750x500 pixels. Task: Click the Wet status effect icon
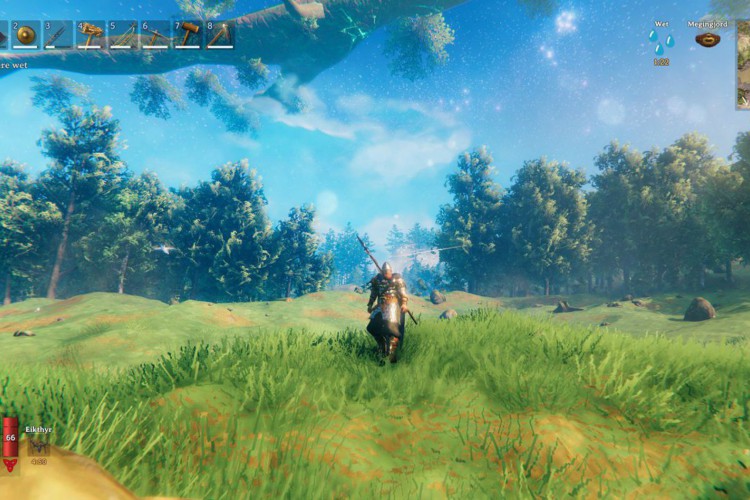(x=661, y=43)
